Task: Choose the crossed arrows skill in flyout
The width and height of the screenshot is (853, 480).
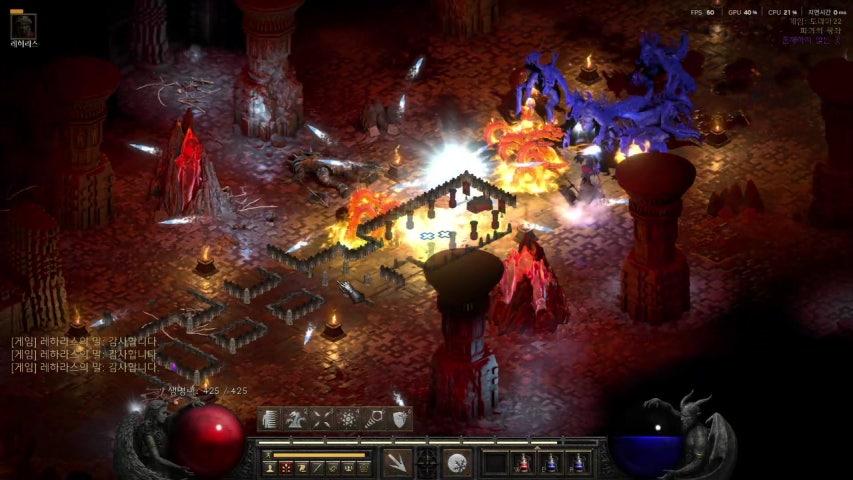Action: point(322,419)
